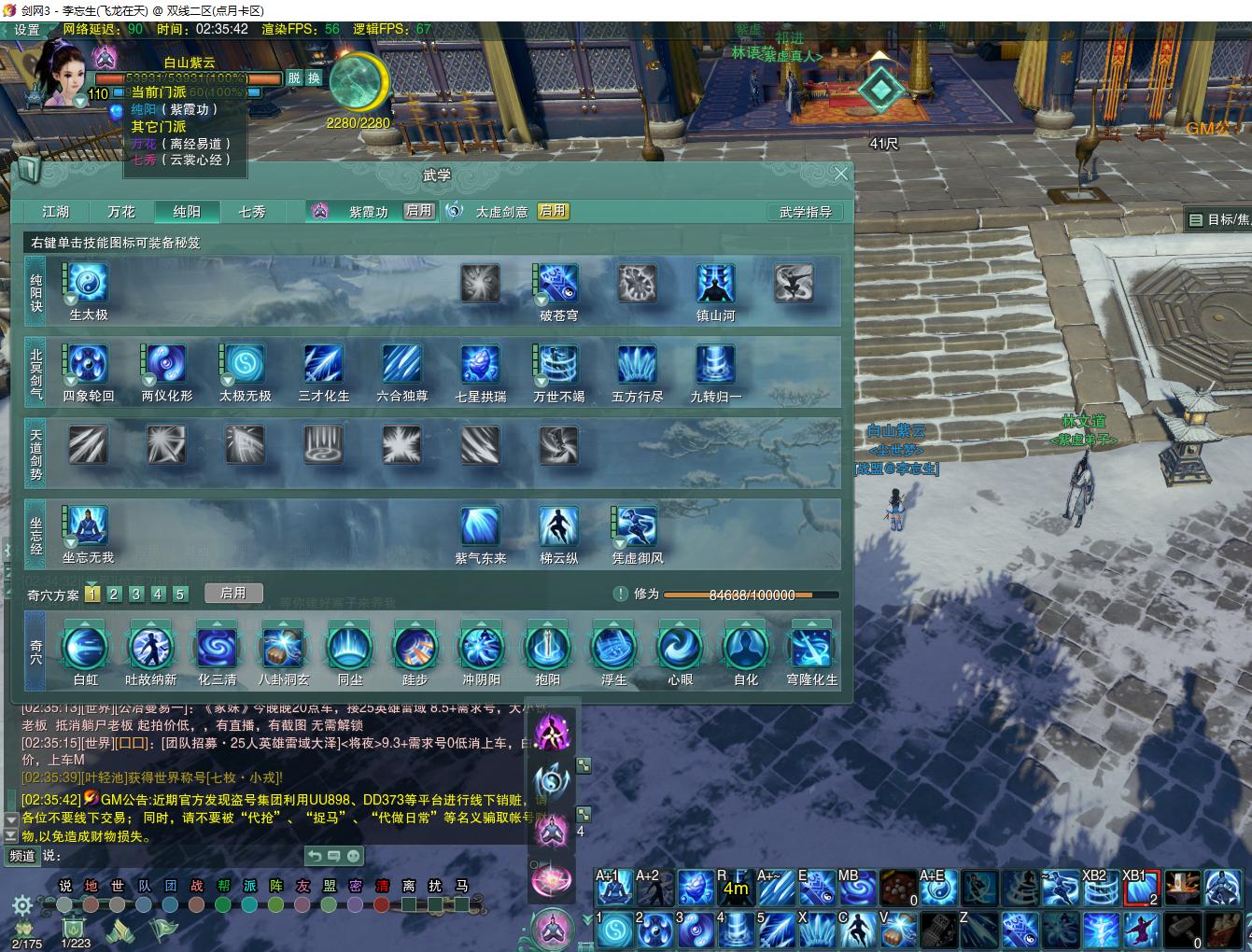Image resolution: width=1252 pixels, height=952 pixels.
Task: Switch to the 万花 tab
Action: coord(121,212)
